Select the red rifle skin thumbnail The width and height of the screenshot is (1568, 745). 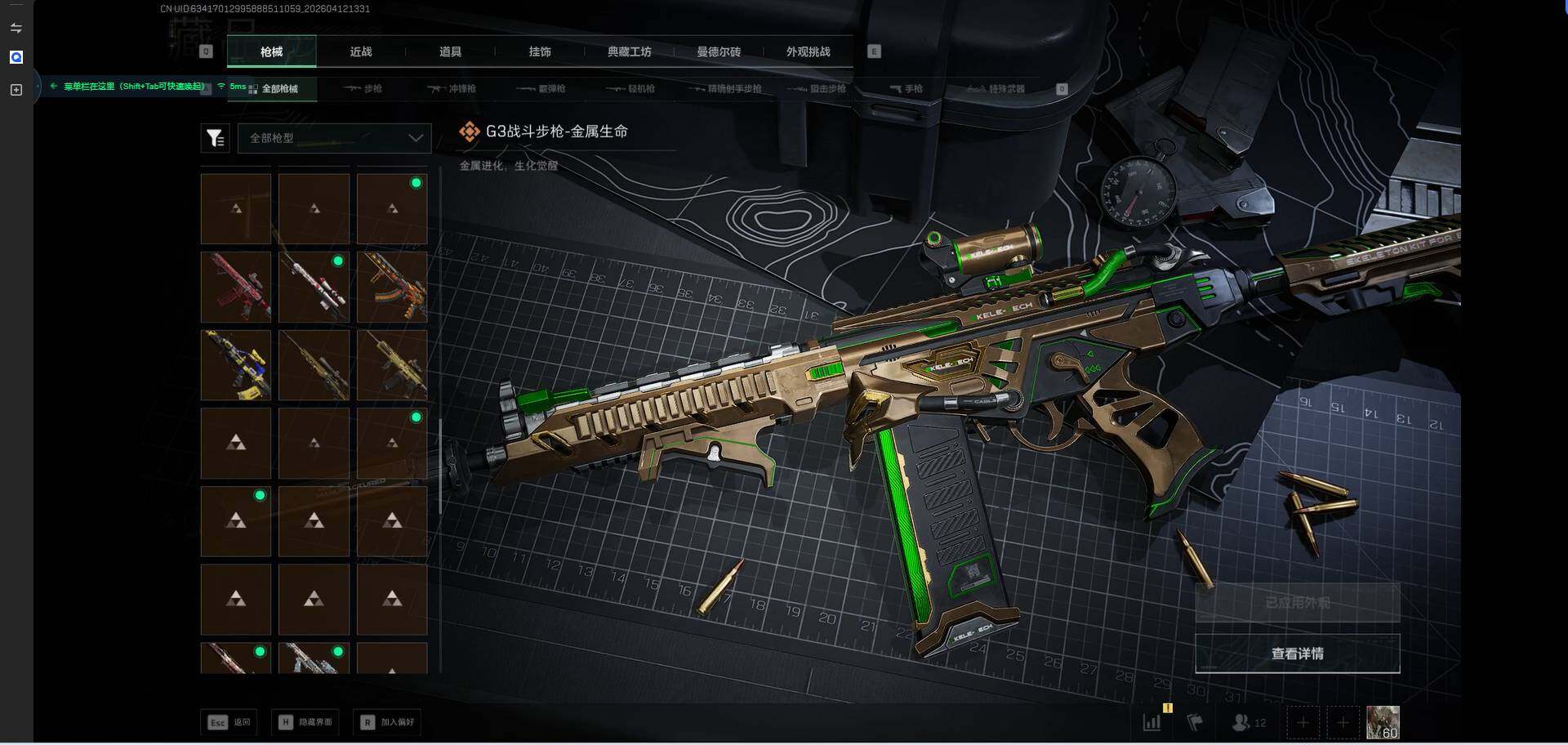click(x=236, y=287)
